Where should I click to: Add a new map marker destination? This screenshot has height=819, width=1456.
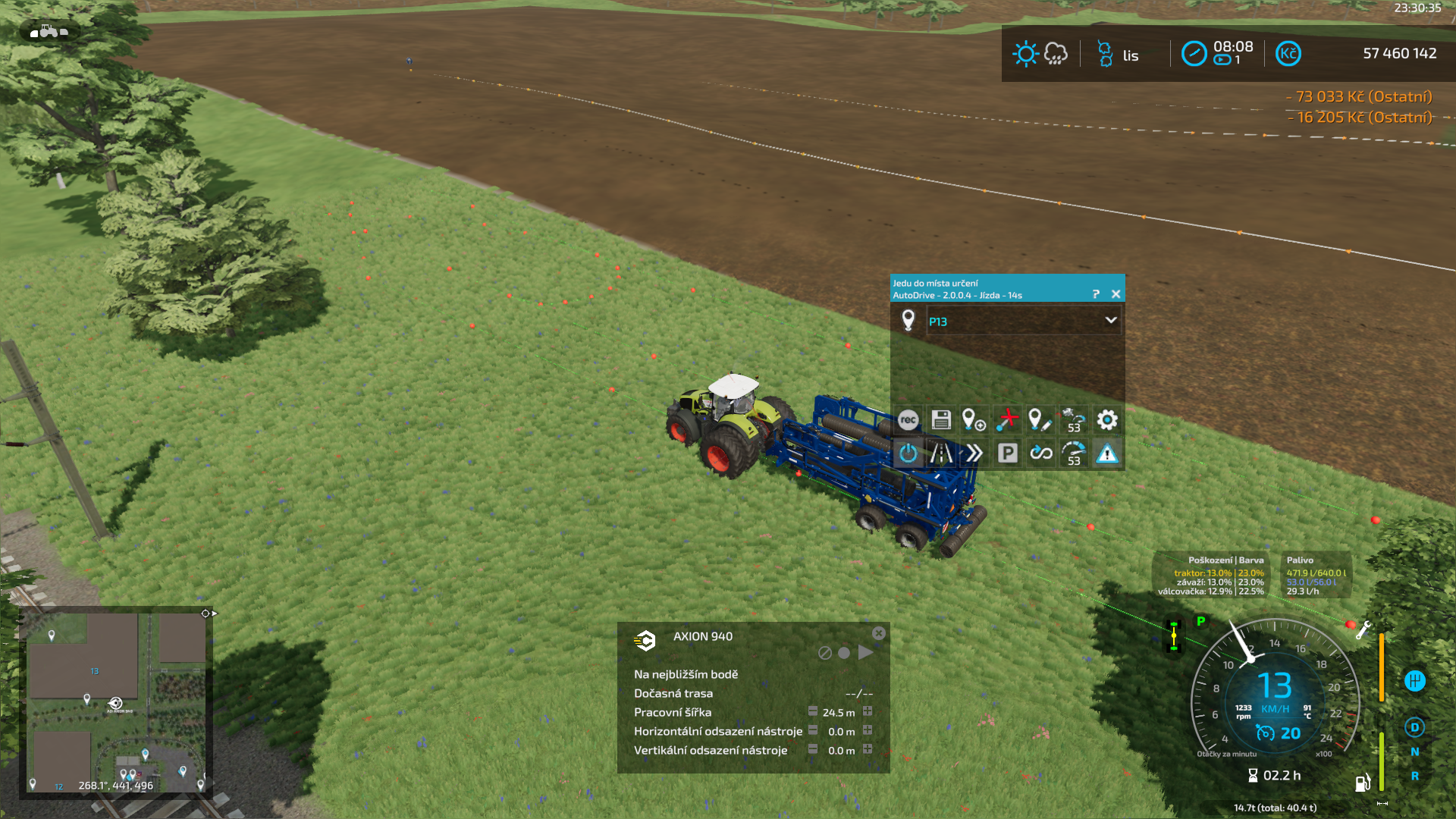click(x=974, y=420)
